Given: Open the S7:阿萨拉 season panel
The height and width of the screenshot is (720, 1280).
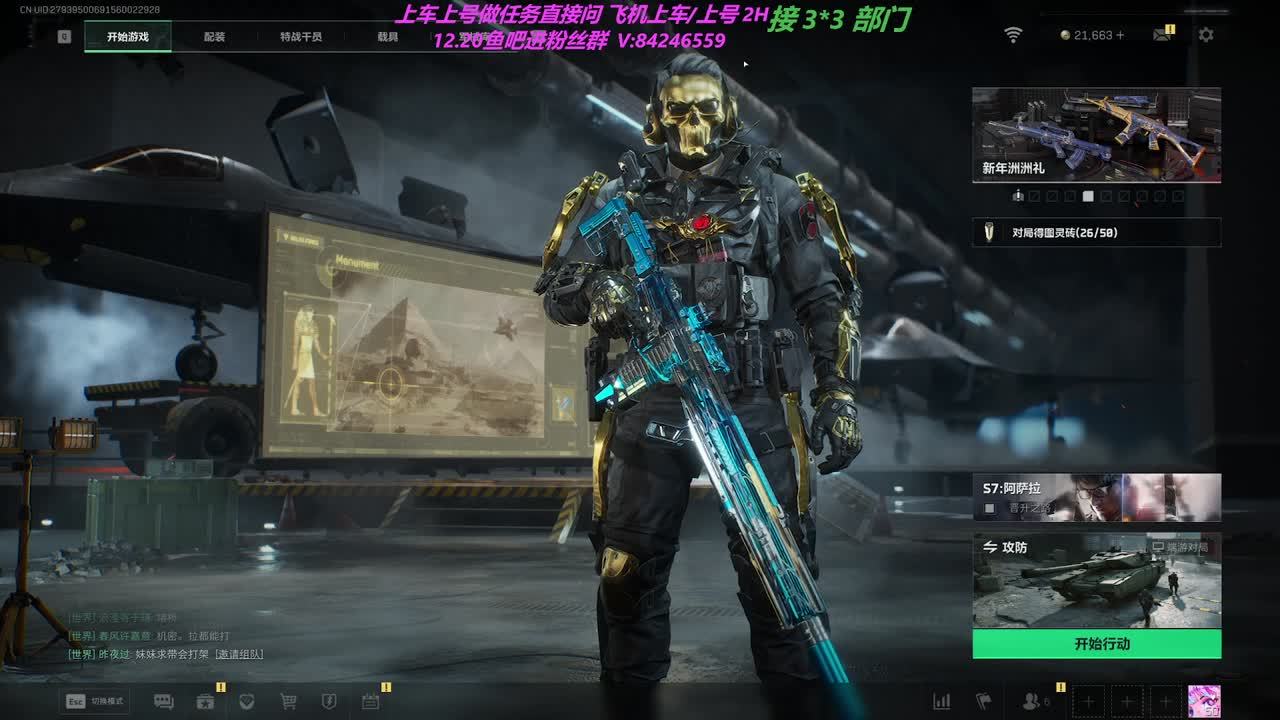Looking at the screenshot, I should coord(1096,497).
